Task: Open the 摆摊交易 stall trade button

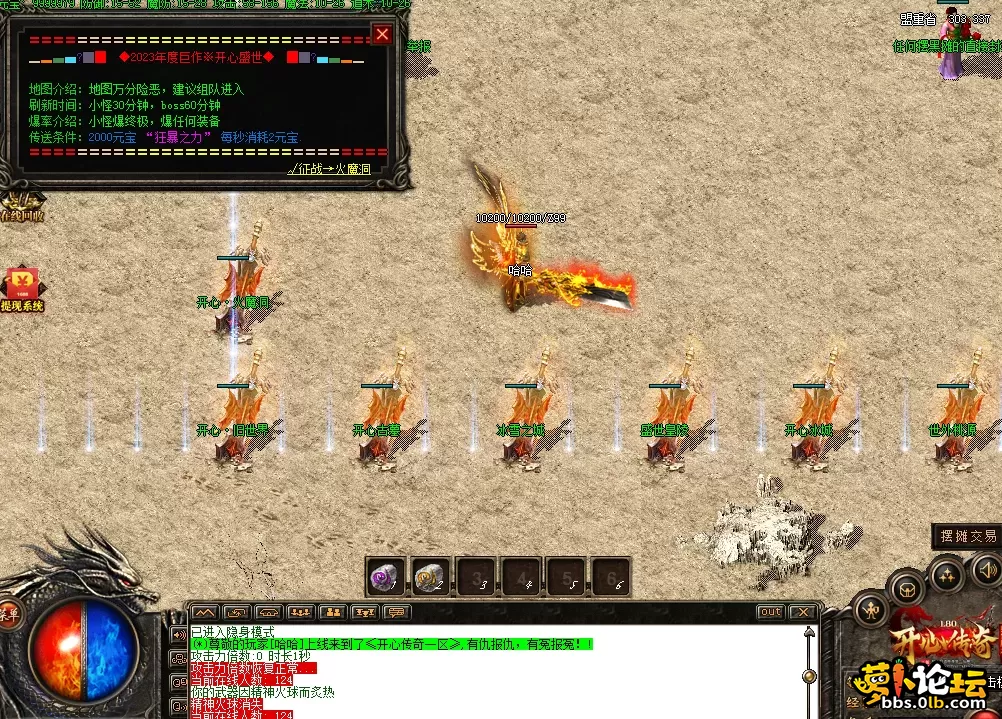Action: pyautogui.click(x=967, y=536)
